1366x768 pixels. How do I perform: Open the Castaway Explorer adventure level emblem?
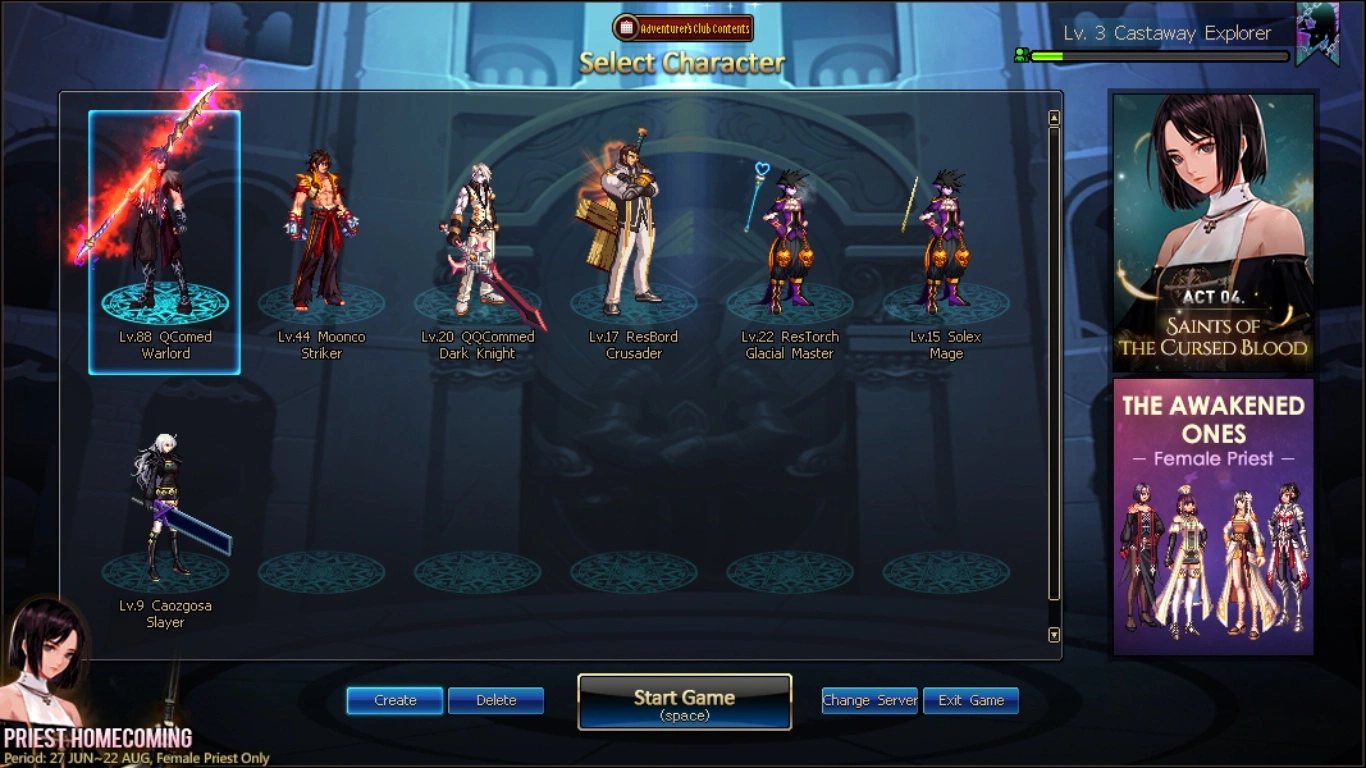pos(1317,33)
